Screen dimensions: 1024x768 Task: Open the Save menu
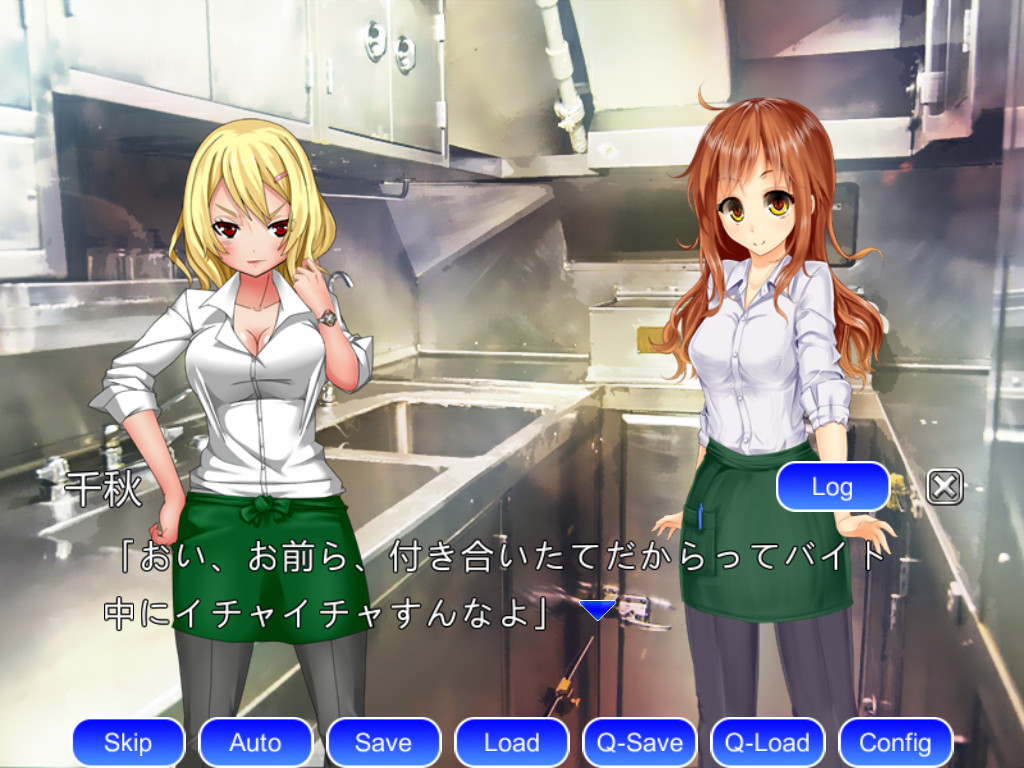tap(383, 742)
